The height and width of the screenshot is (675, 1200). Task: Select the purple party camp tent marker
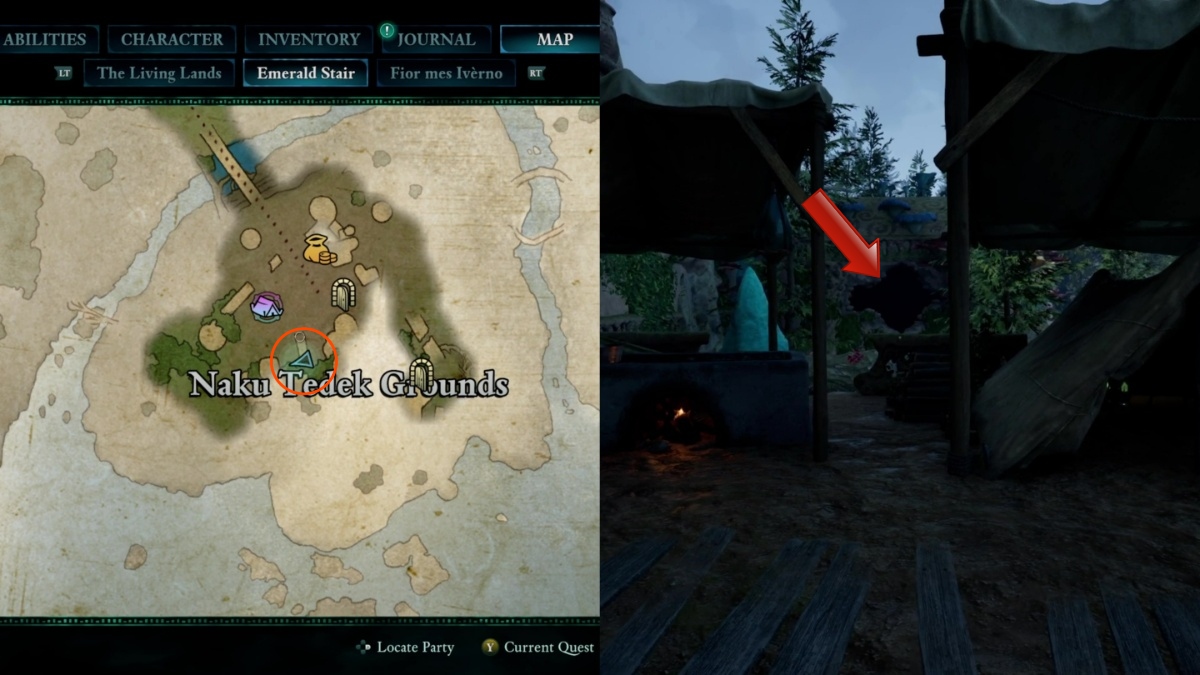(267, 306)
